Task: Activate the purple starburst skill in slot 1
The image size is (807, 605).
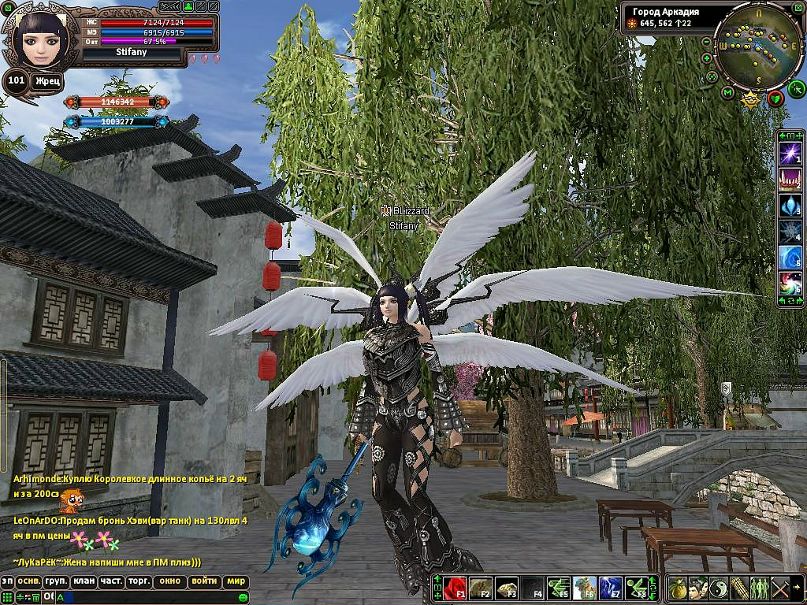Action: pos(791,153)
